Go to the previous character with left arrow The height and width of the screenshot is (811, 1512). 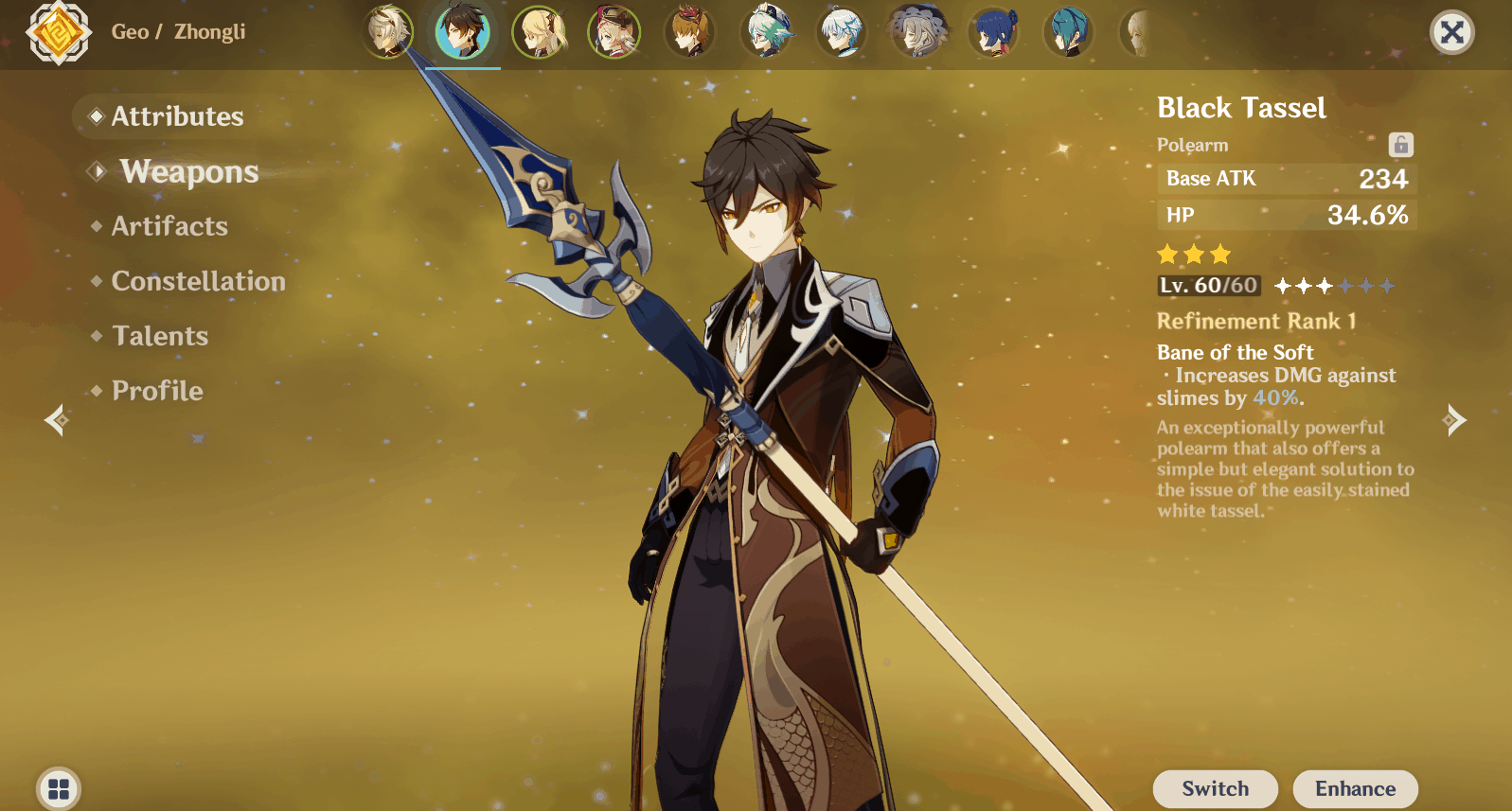click(57, 419)
